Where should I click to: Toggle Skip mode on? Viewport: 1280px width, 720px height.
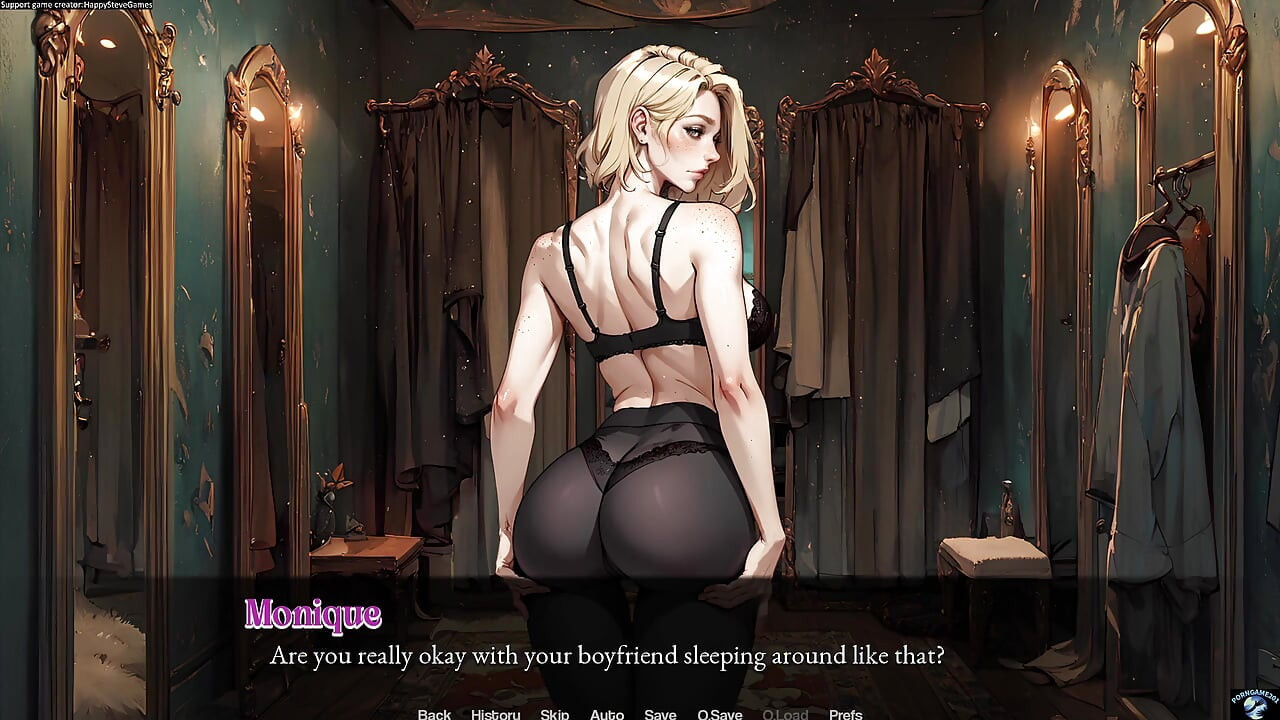[x=554, y=714]
